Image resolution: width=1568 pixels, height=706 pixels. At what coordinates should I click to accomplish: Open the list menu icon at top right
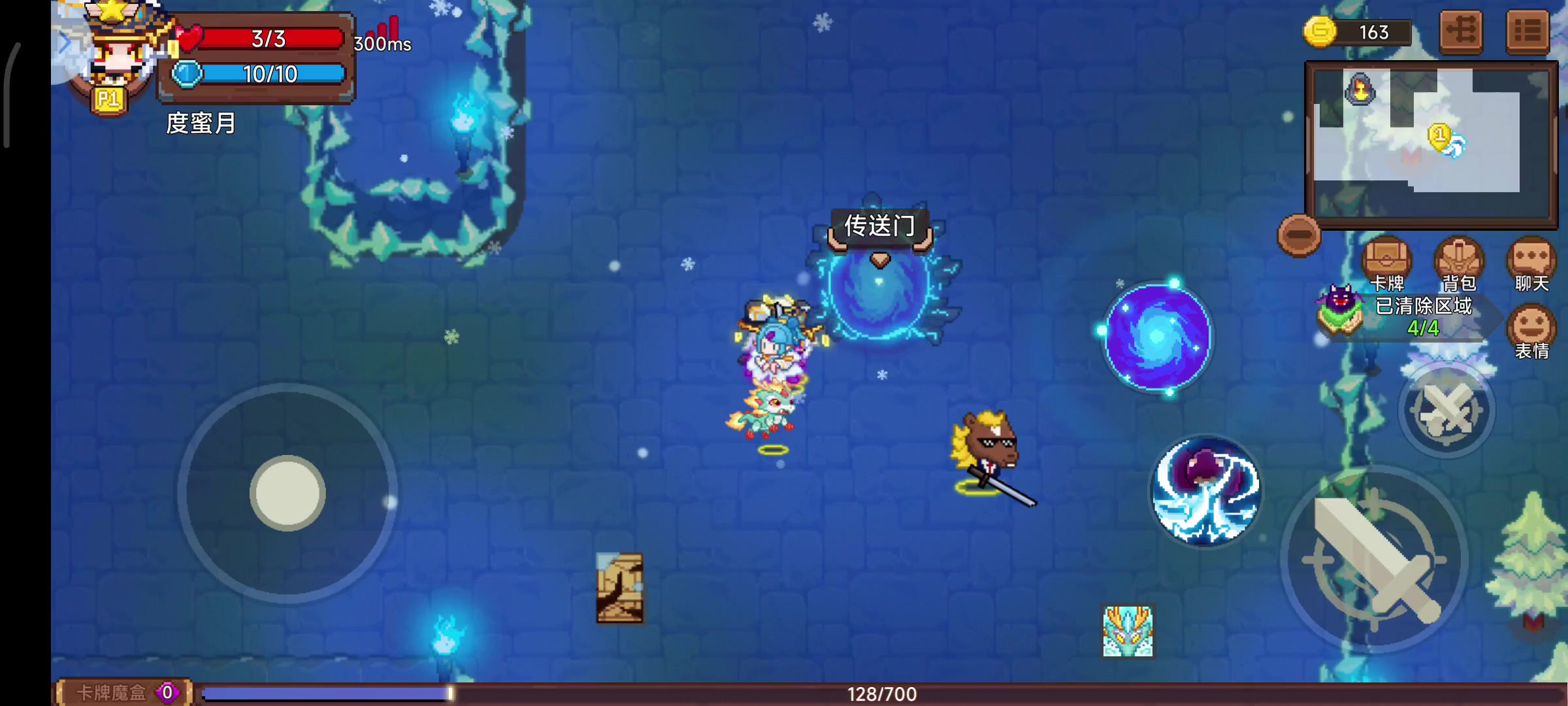click(1529, 31)
